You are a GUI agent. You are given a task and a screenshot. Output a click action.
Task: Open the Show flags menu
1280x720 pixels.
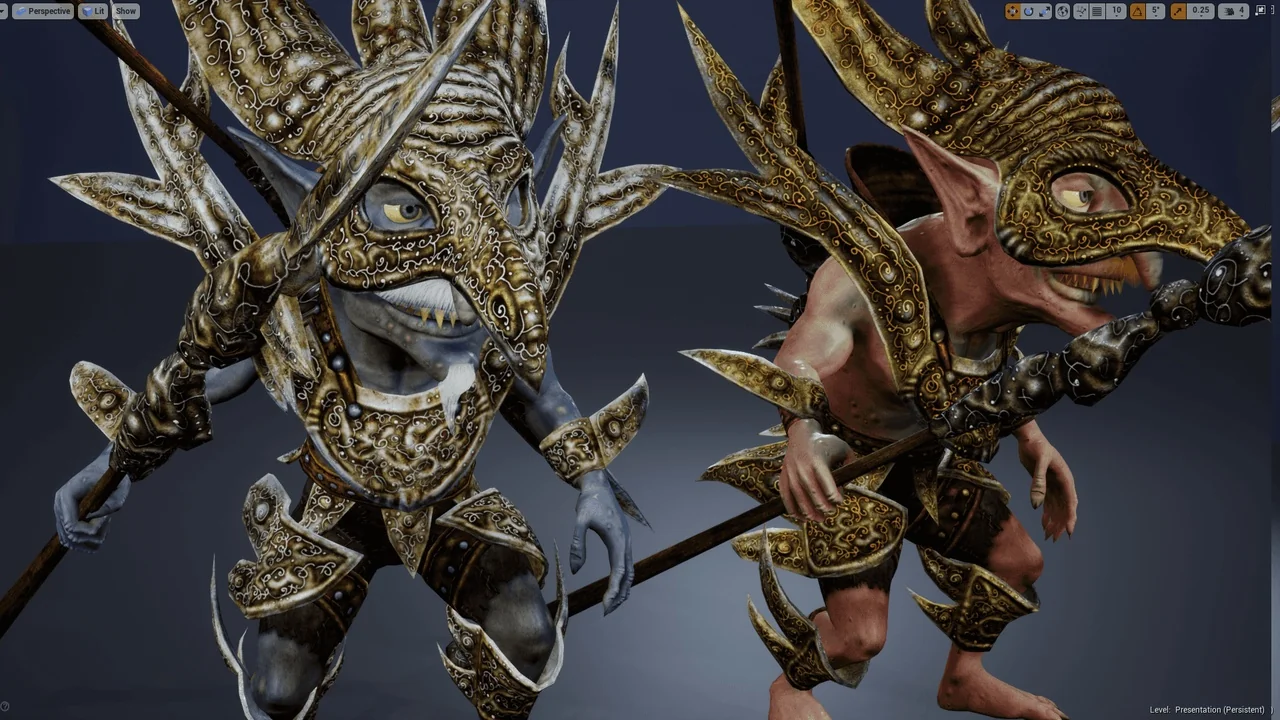click(x=125, y=11)
